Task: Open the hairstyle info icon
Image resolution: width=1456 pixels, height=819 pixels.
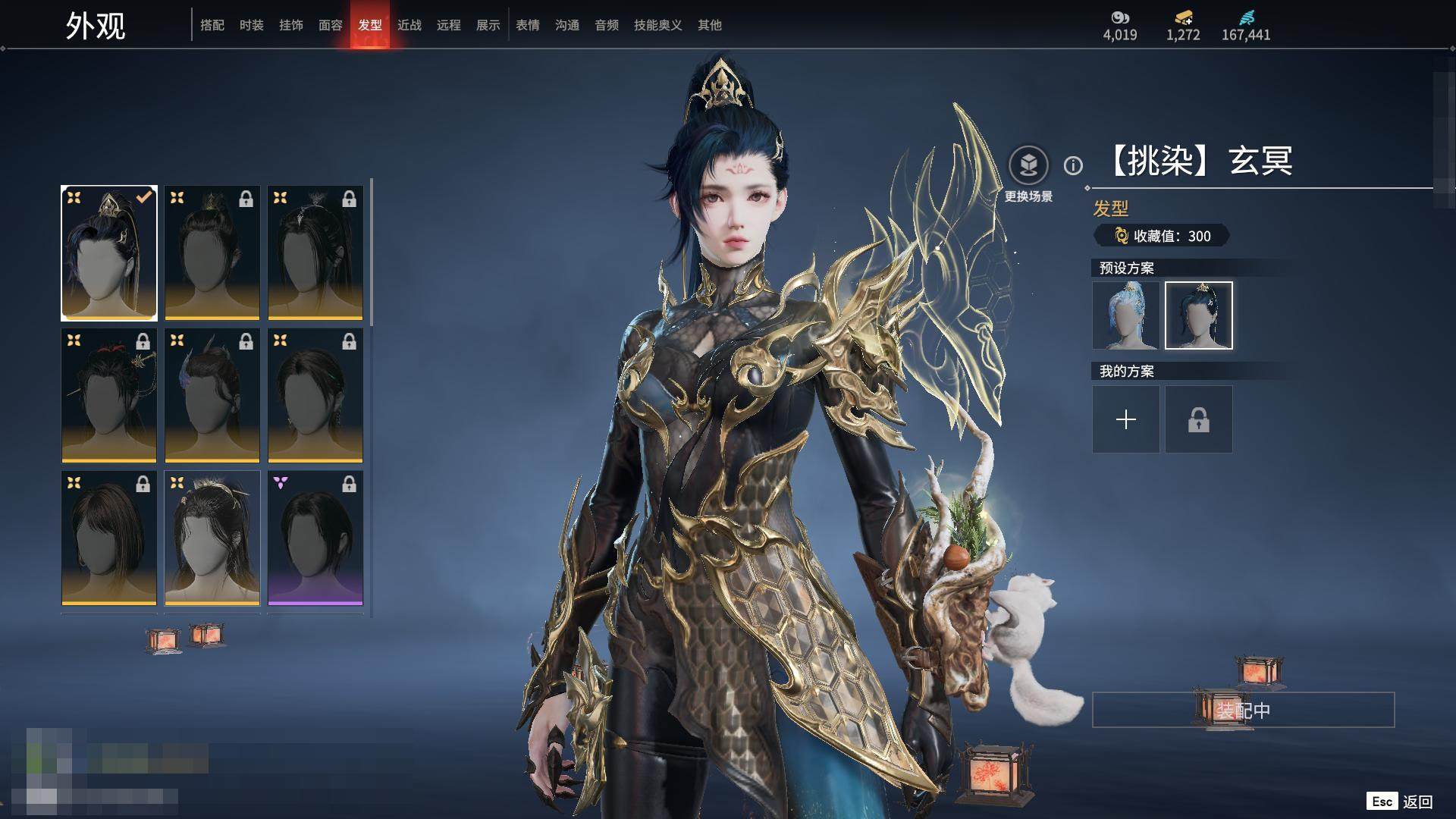Action: [x=1073, y=165]
